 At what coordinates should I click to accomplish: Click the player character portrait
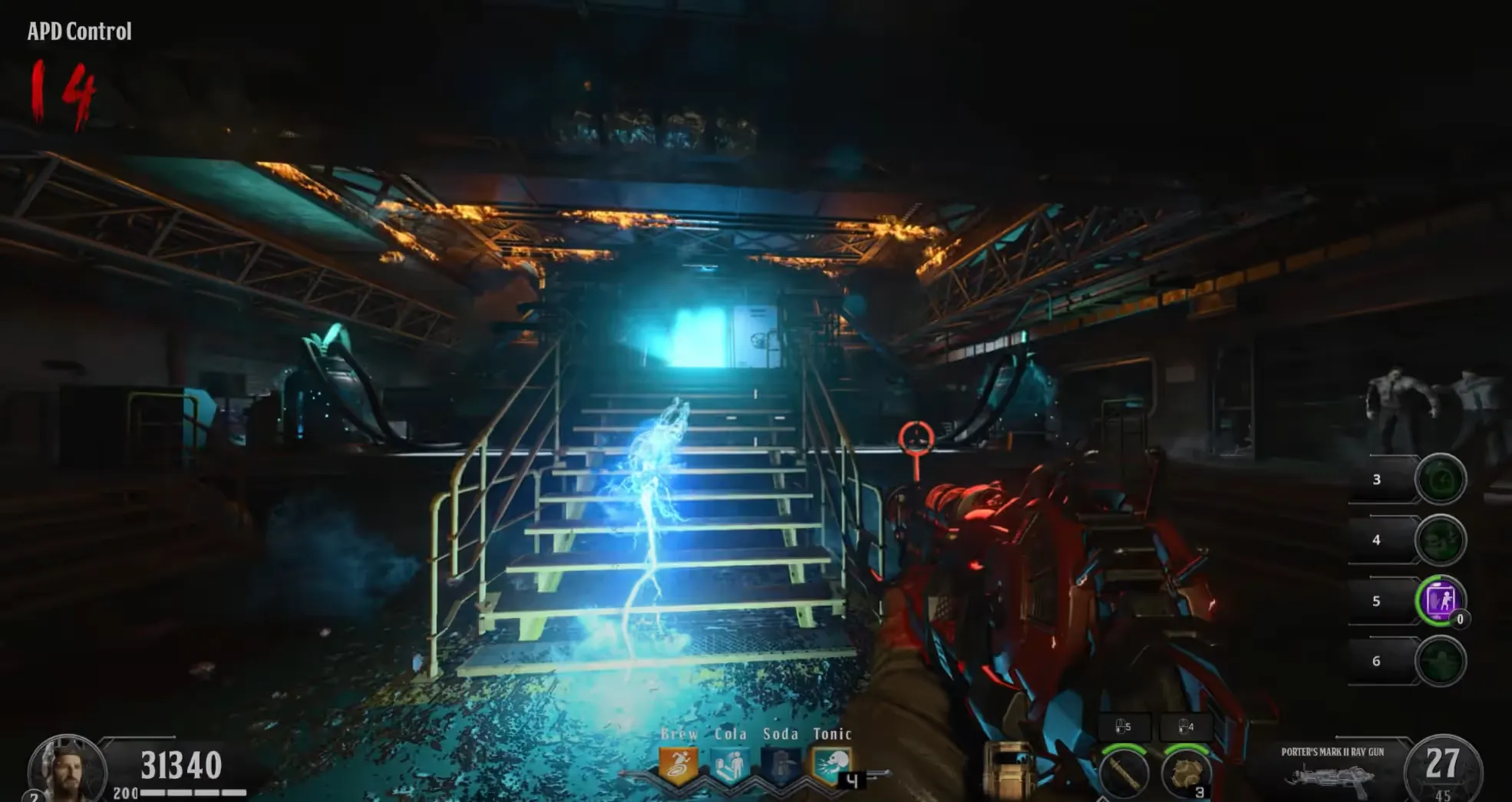point(67,770)
